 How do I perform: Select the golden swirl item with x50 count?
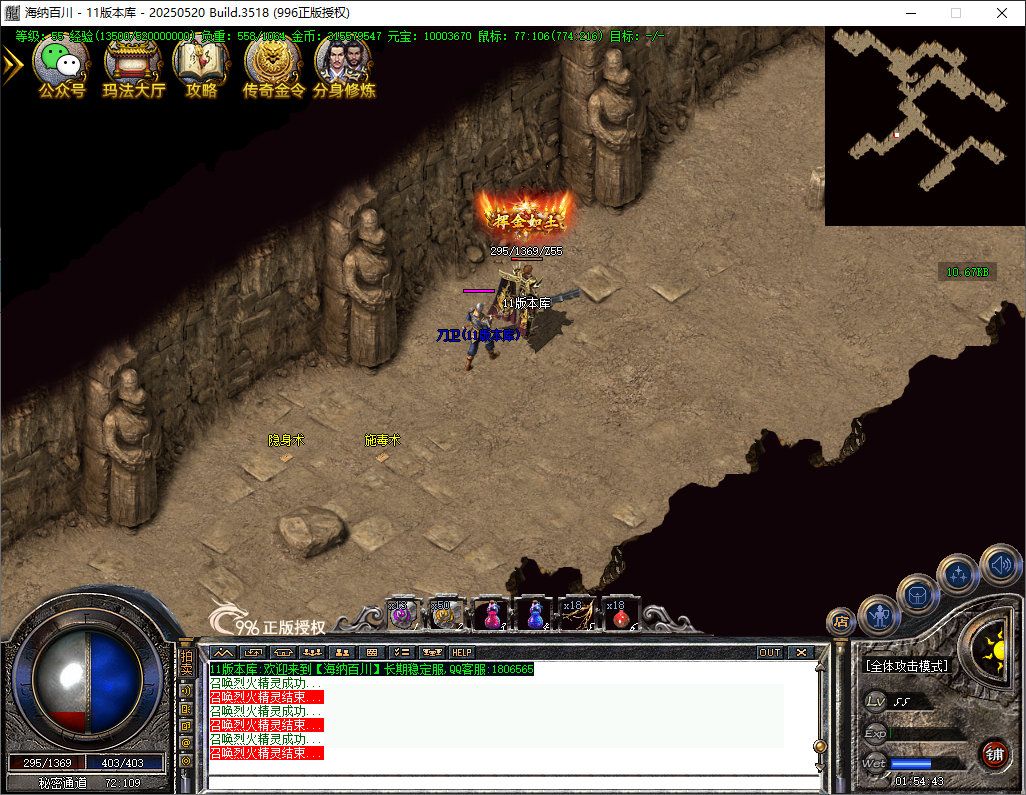click(444, 614)
